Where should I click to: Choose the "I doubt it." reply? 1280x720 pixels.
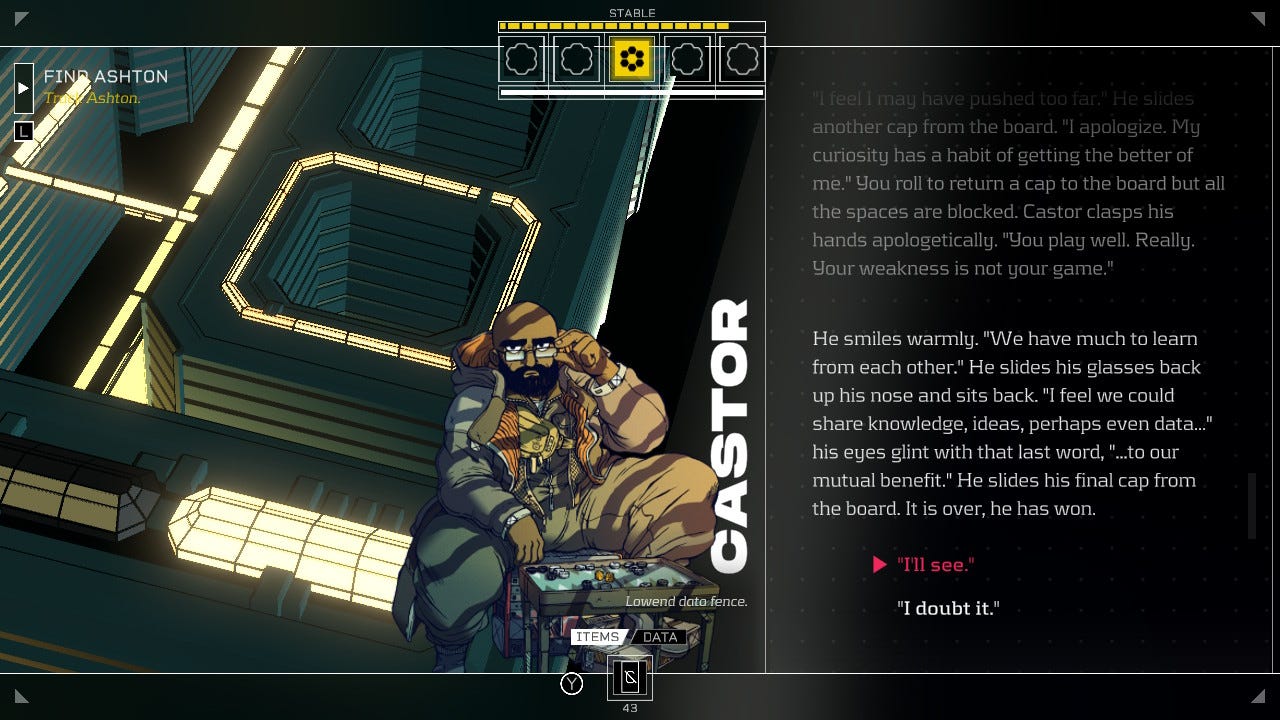[x=948, y=608]
